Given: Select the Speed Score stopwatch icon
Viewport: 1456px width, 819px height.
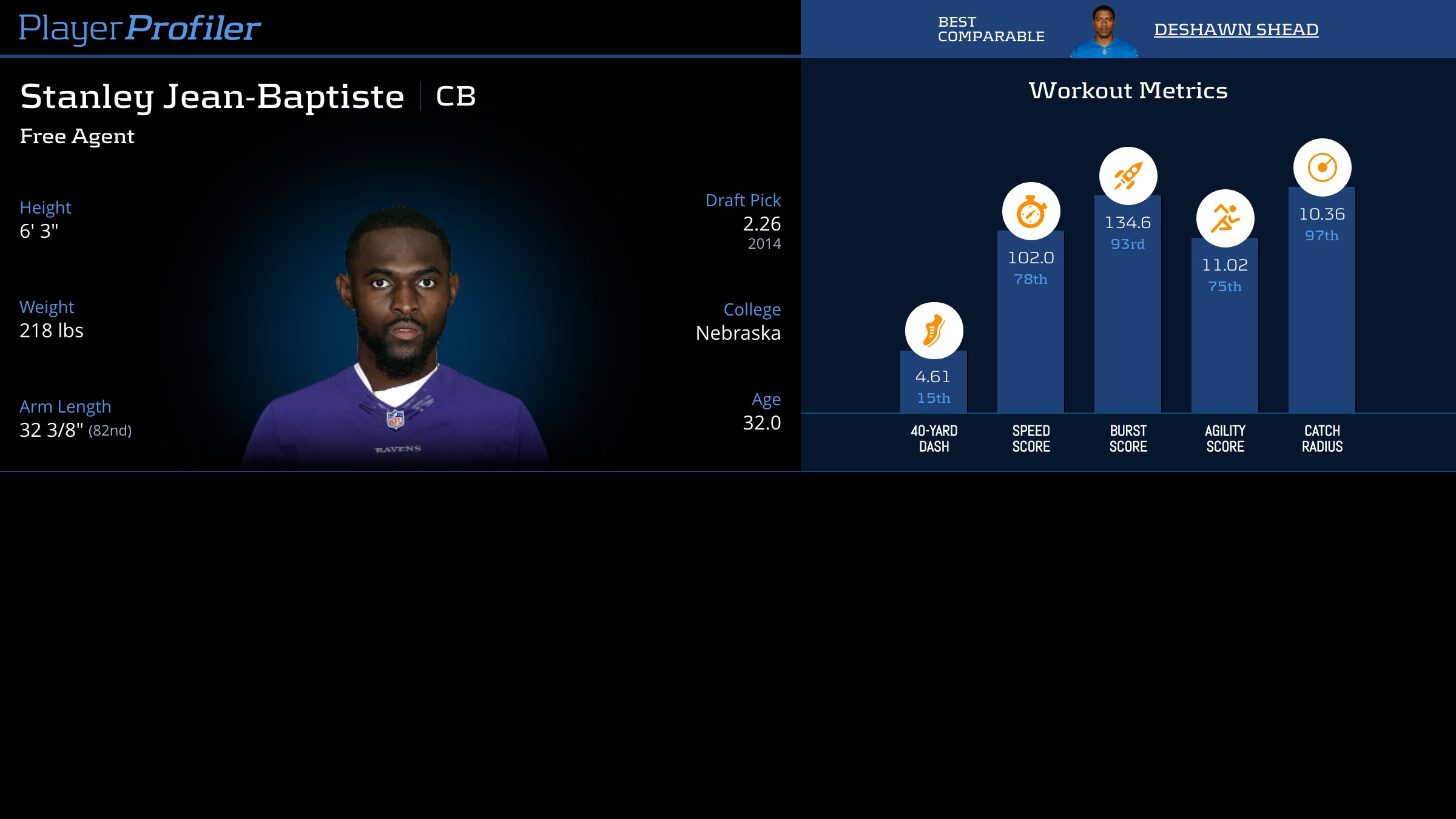Looking at the screenshot, I should pos(1031,212).
